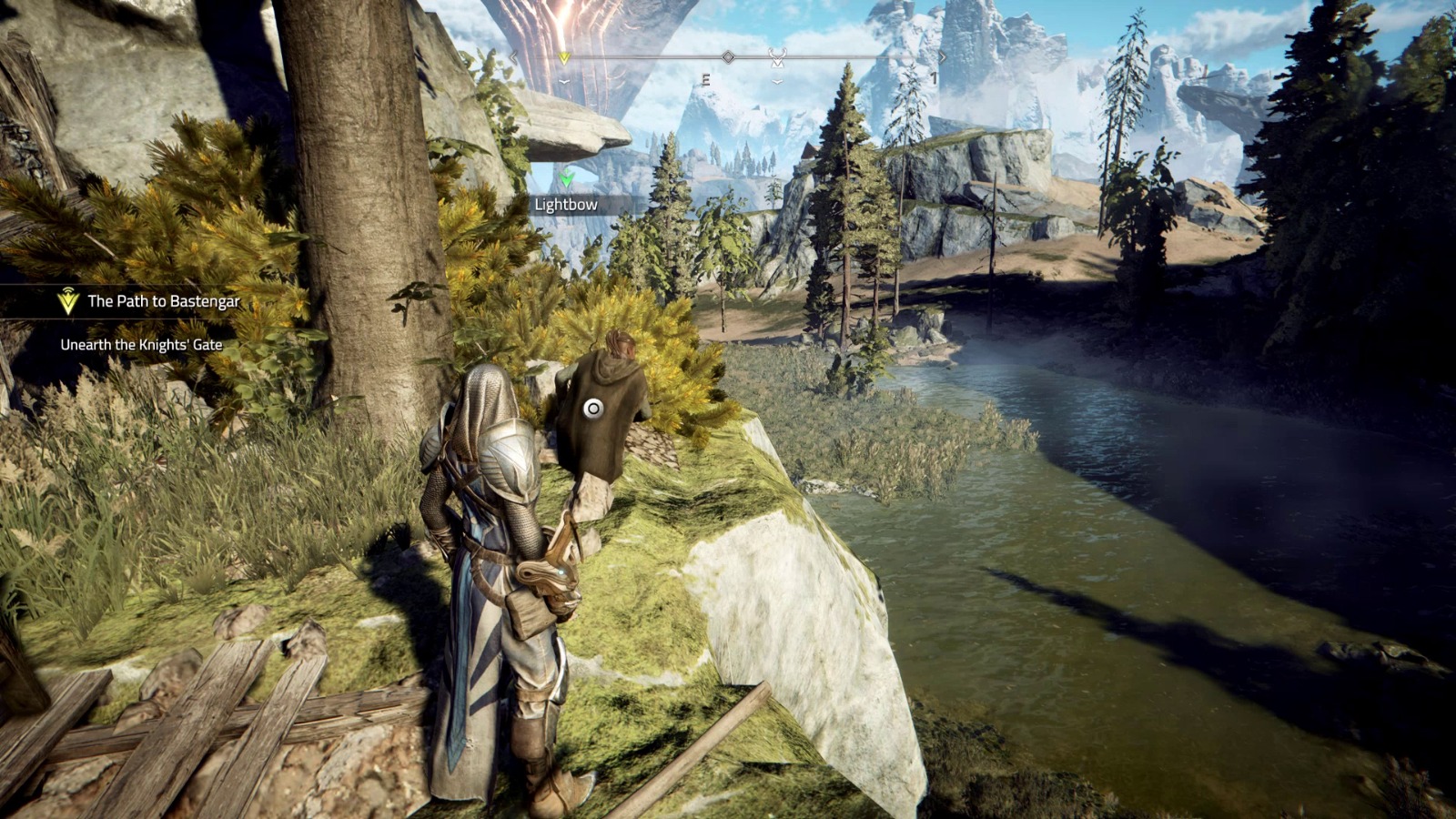Click the white chevron below the stag compass icon
Viewport: 1456px width, 819px height.
coord(778,82)
